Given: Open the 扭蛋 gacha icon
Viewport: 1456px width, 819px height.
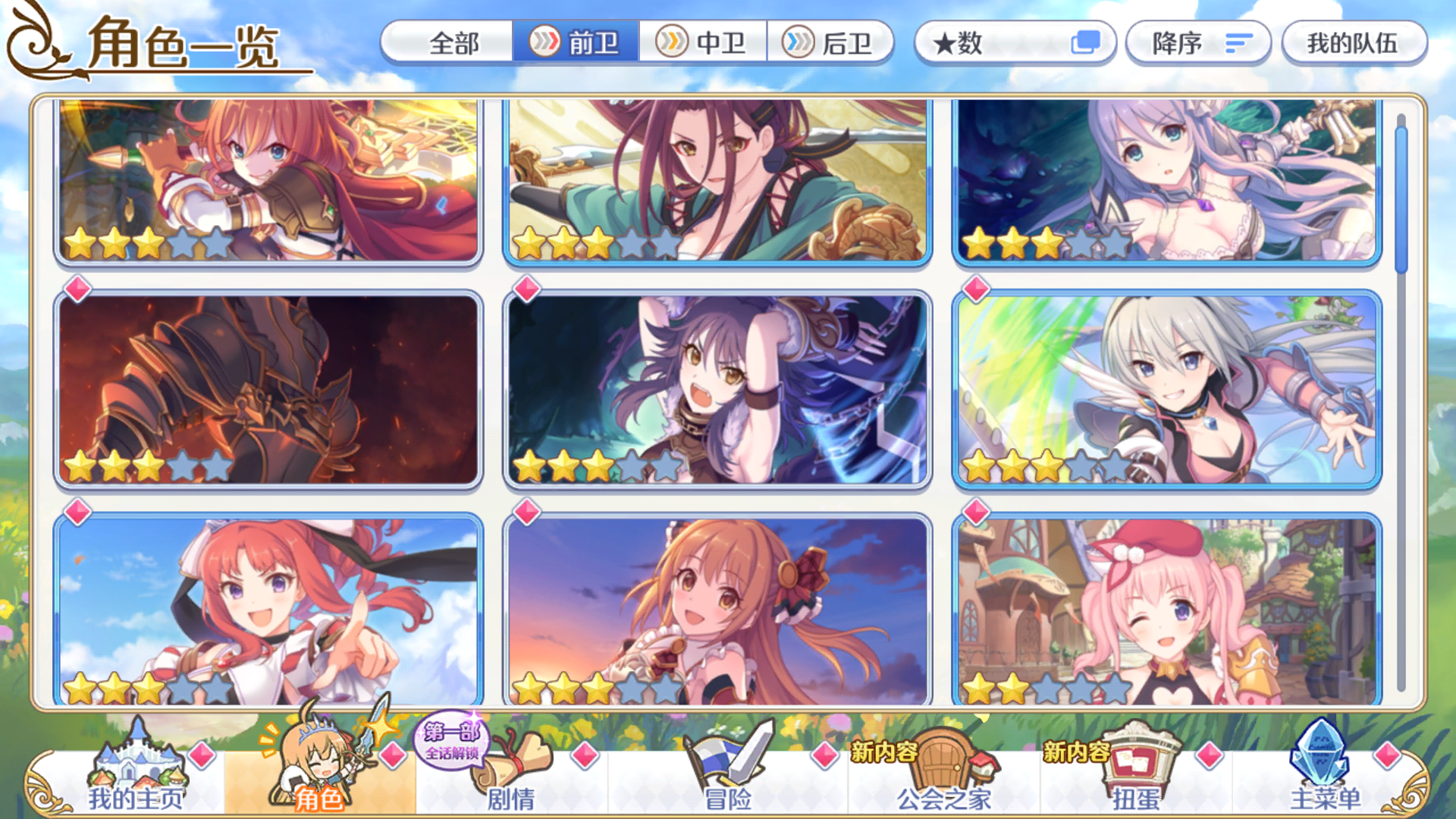Looking at the screenshot, I should click(1137, 766).
